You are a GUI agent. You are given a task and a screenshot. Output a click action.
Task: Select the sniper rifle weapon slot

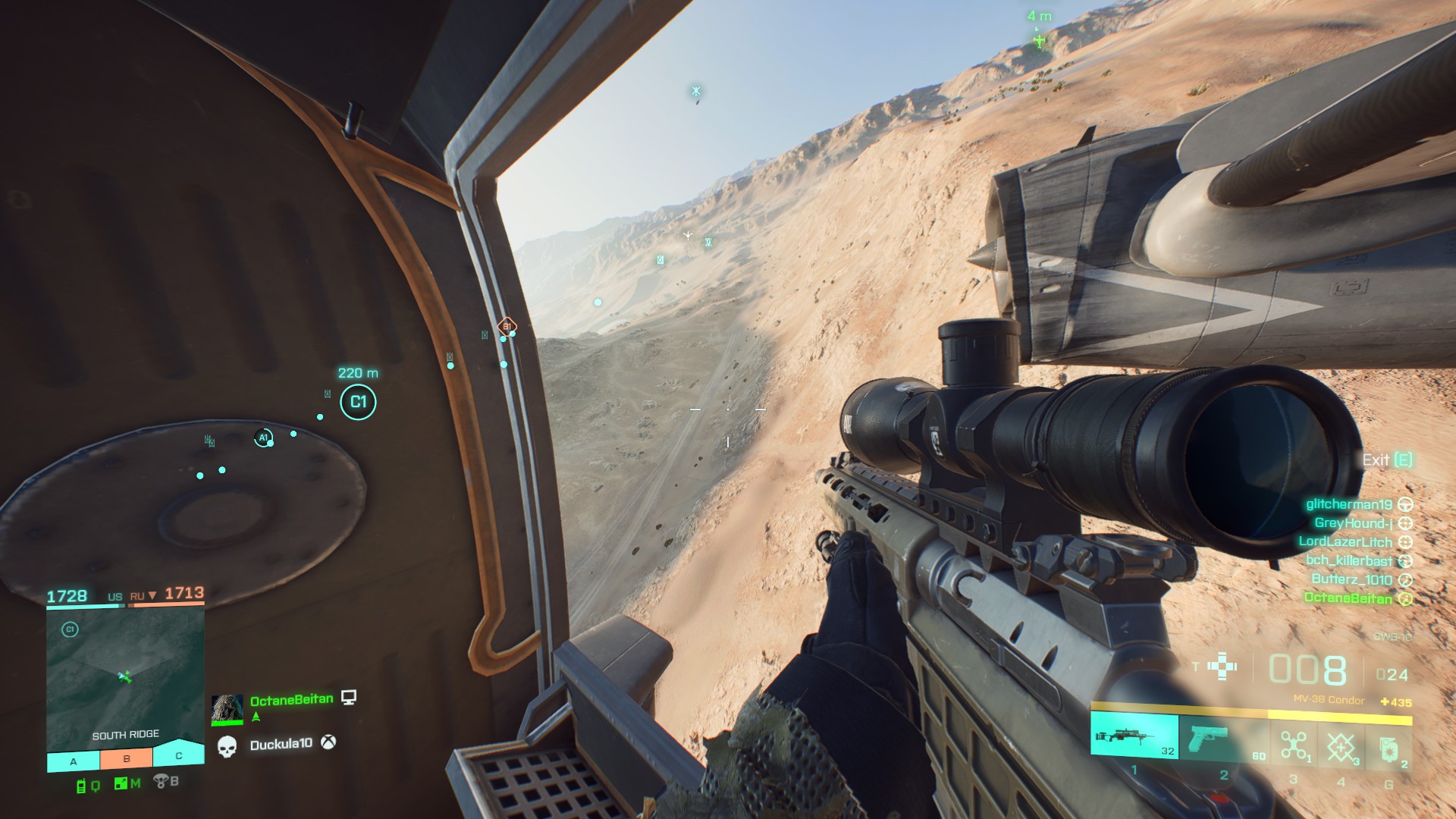1134,737
